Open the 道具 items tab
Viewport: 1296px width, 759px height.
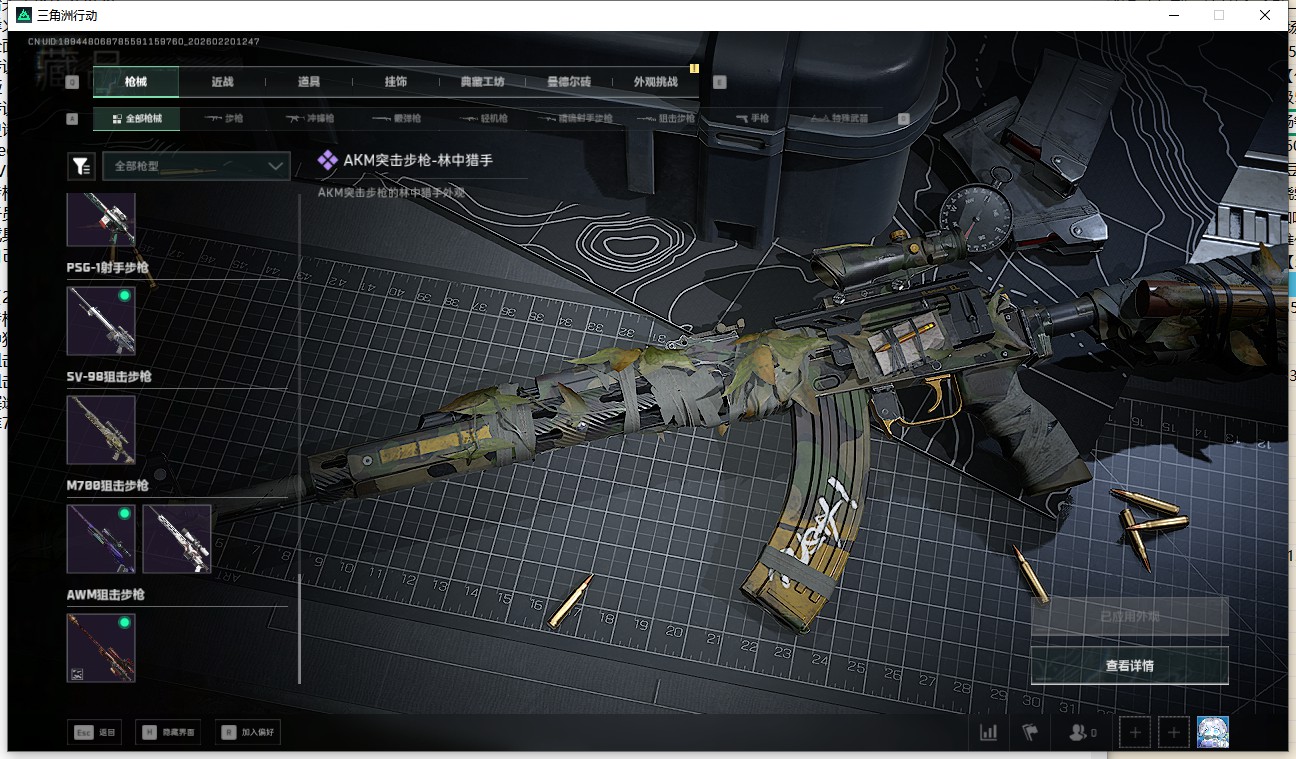click(x=308, y=82)
